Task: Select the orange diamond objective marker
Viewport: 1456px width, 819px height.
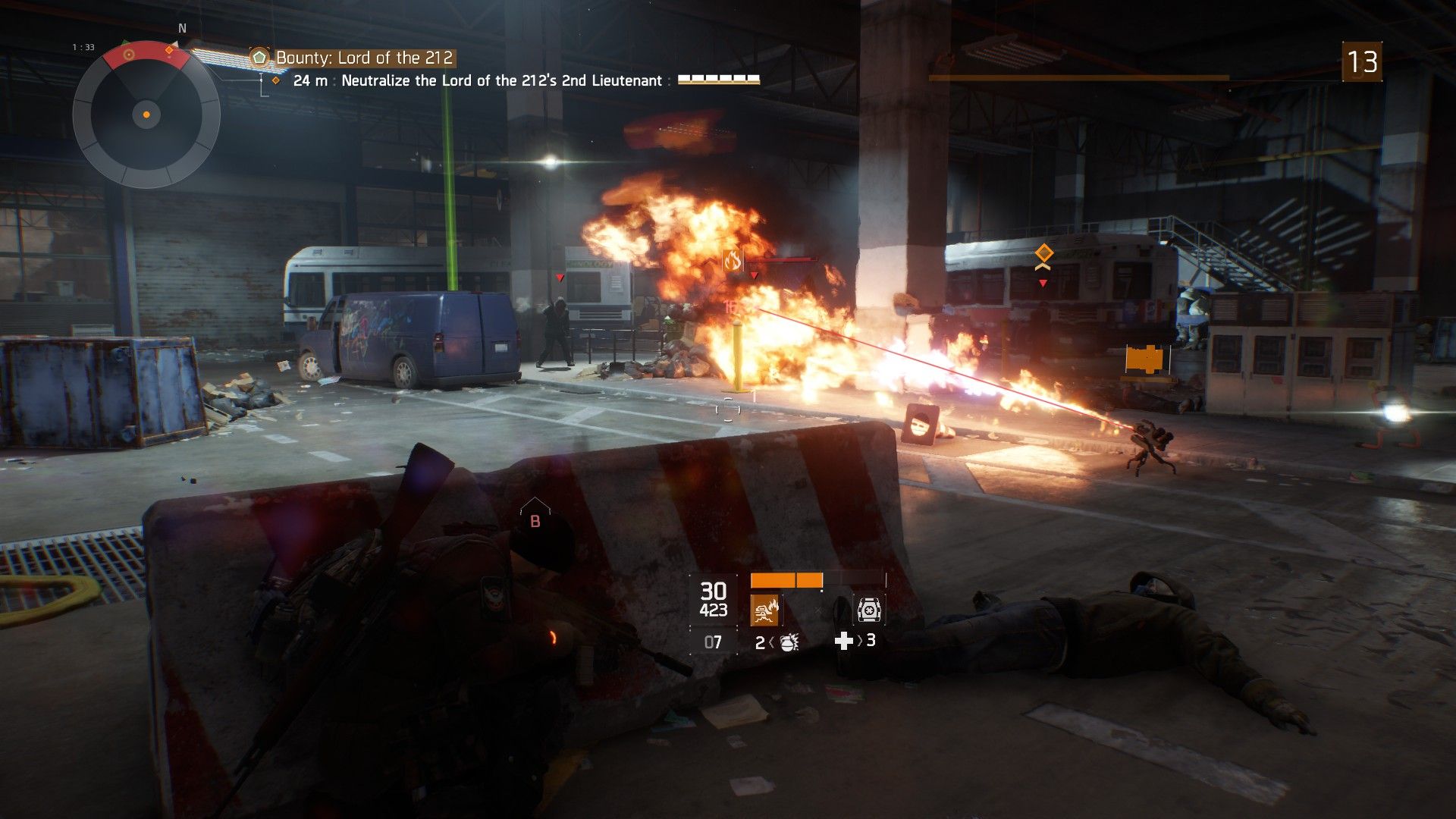Action: 1044,253
